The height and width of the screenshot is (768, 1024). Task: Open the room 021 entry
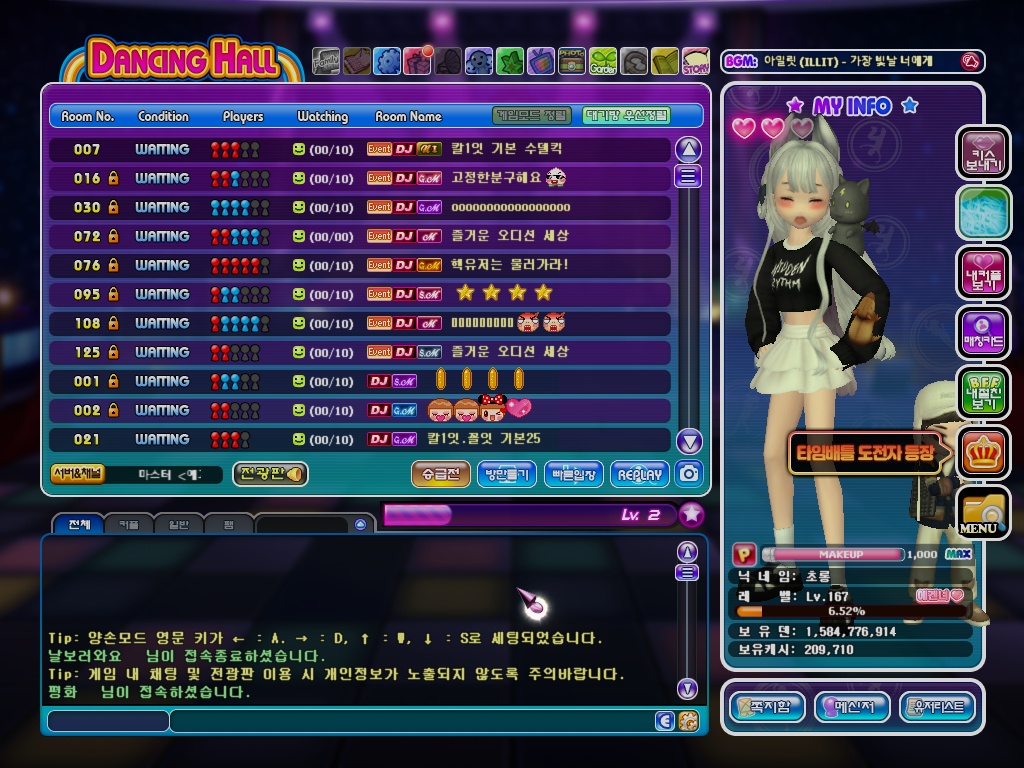[360, 440]
